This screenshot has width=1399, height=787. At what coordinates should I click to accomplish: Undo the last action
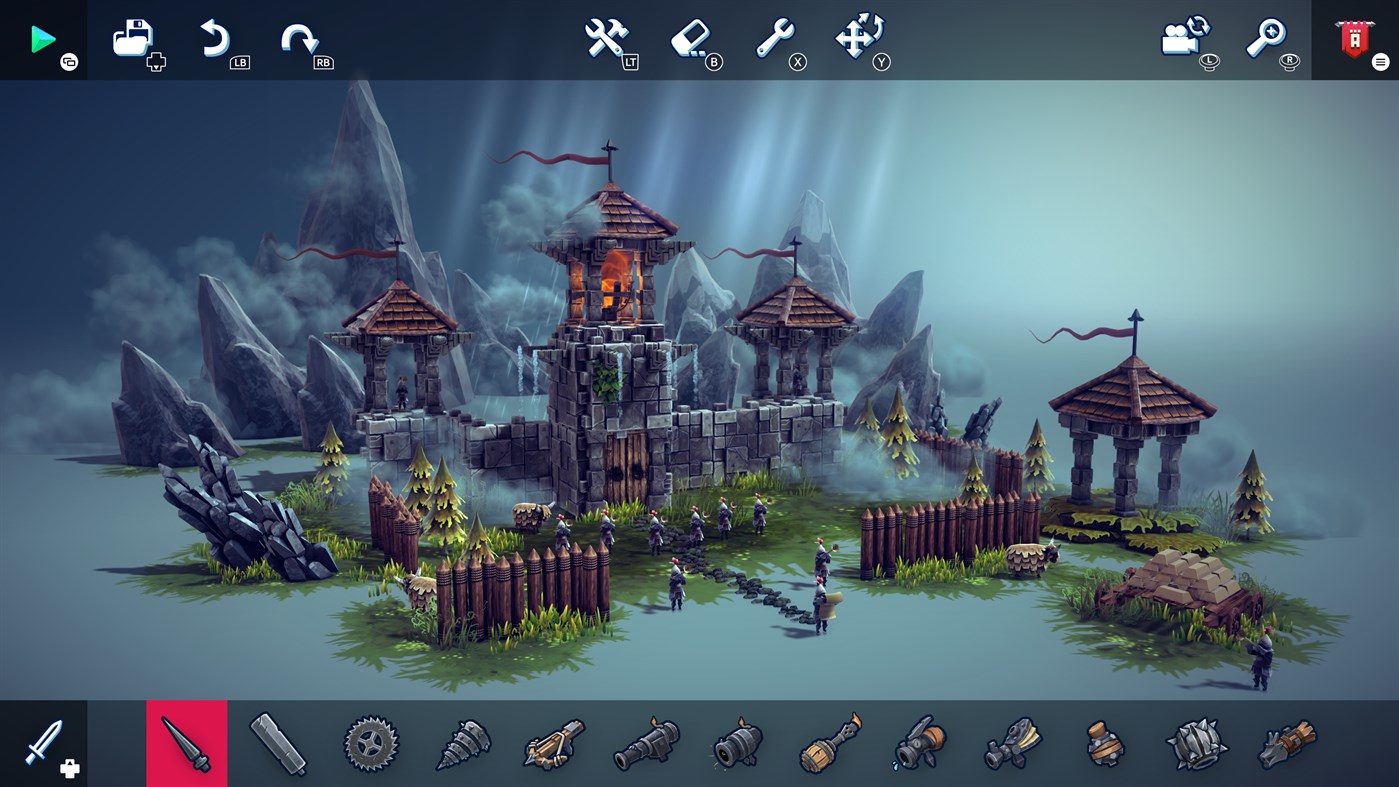(x=214, y=38)
